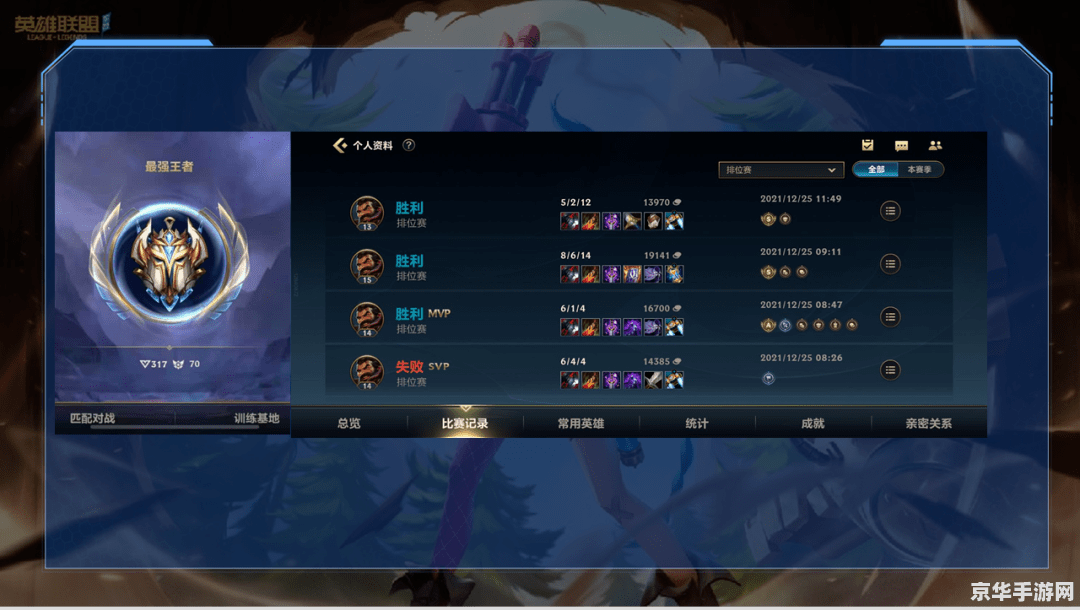The image size is (1080, 610).
Task: Switch filter to 本赛季
Action: point(920,170)
